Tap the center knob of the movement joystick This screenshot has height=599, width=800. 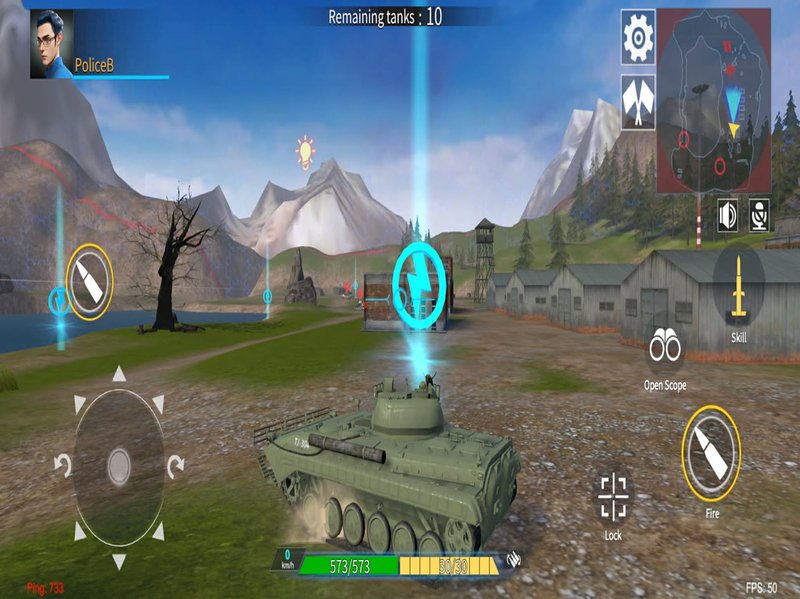pos(119,465)
